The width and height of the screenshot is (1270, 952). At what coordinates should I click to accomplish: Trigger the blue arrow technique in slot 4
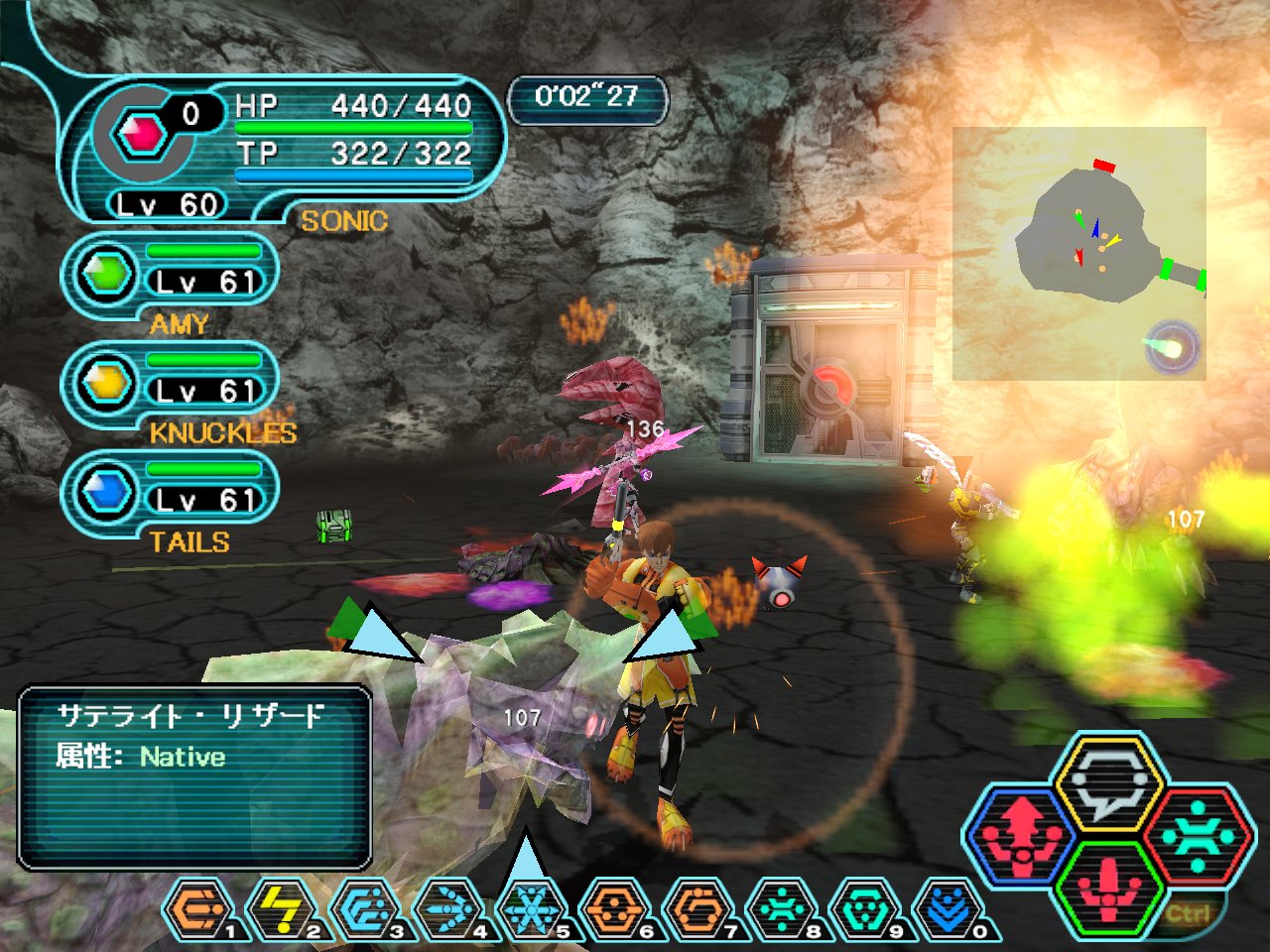(448, 907)
